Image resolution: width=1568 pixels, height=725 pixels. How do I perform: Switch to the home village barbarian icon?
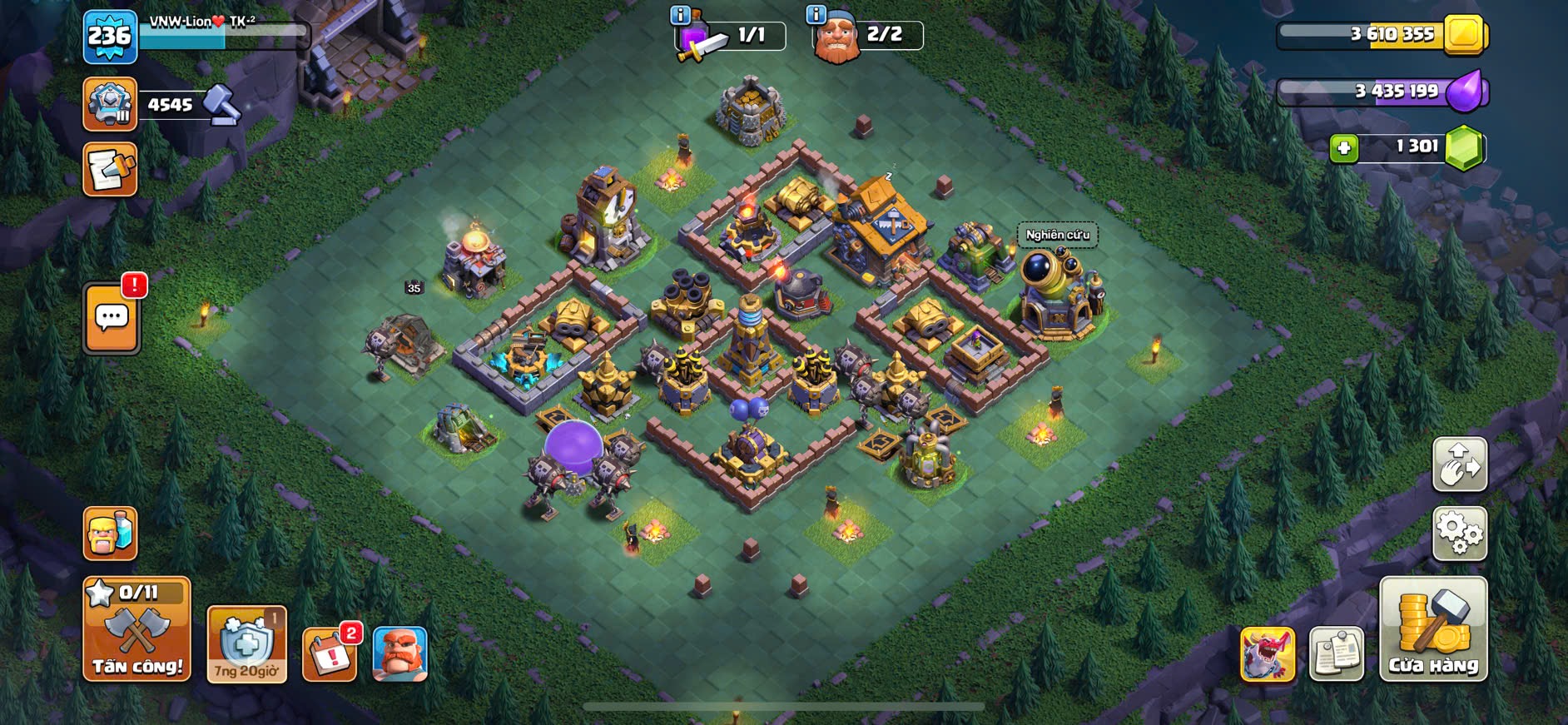[x=110, y=533]
